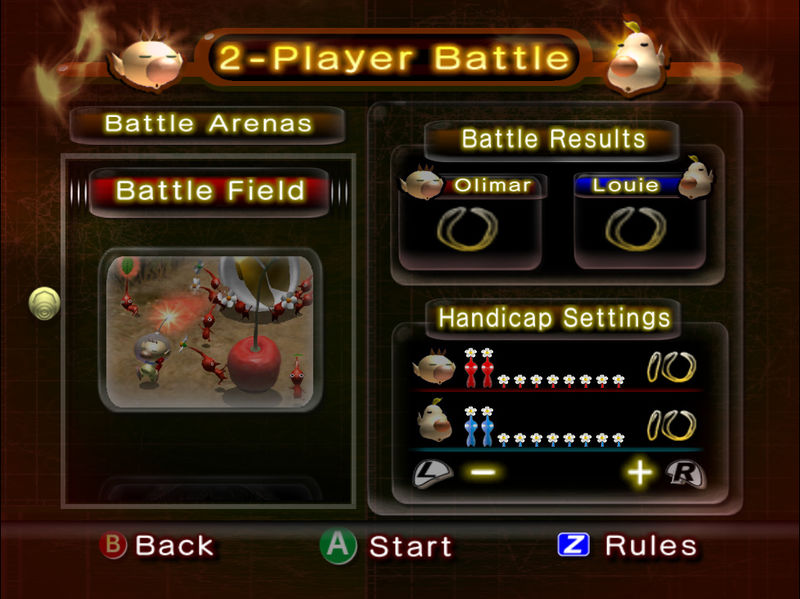Click Olimar's battle results panel
The width and height of the screenshot is (800, 599).
(470, 221)
